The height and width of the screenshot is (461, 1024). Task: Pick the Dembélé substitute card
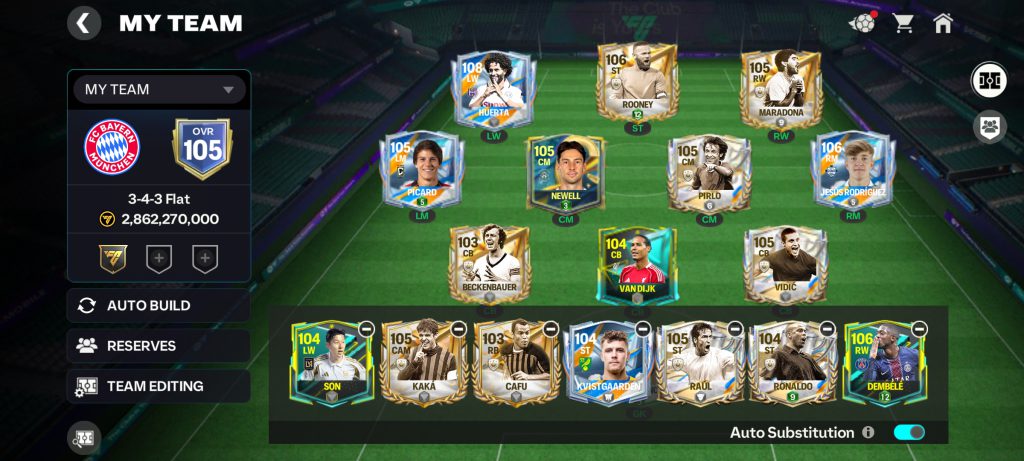pos(884,362)
